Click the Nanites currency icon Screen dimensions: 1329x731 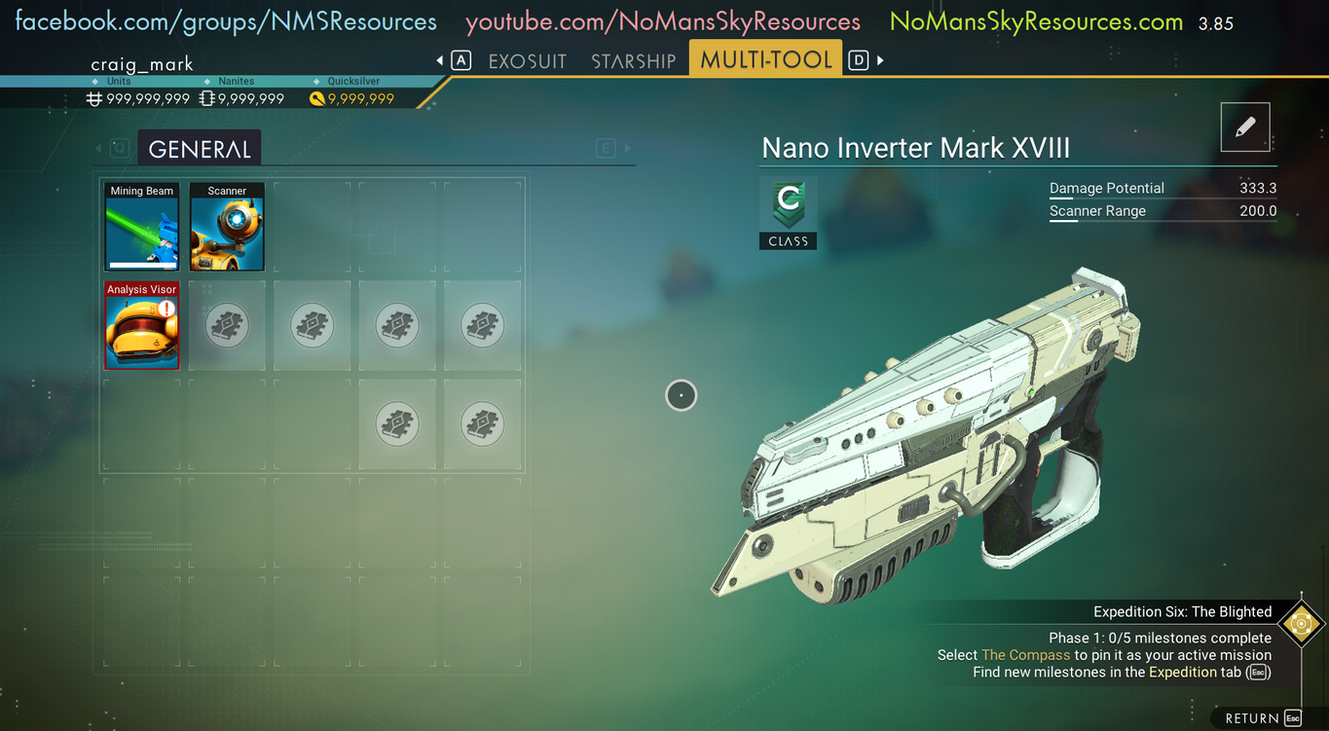tap(206, 98)
